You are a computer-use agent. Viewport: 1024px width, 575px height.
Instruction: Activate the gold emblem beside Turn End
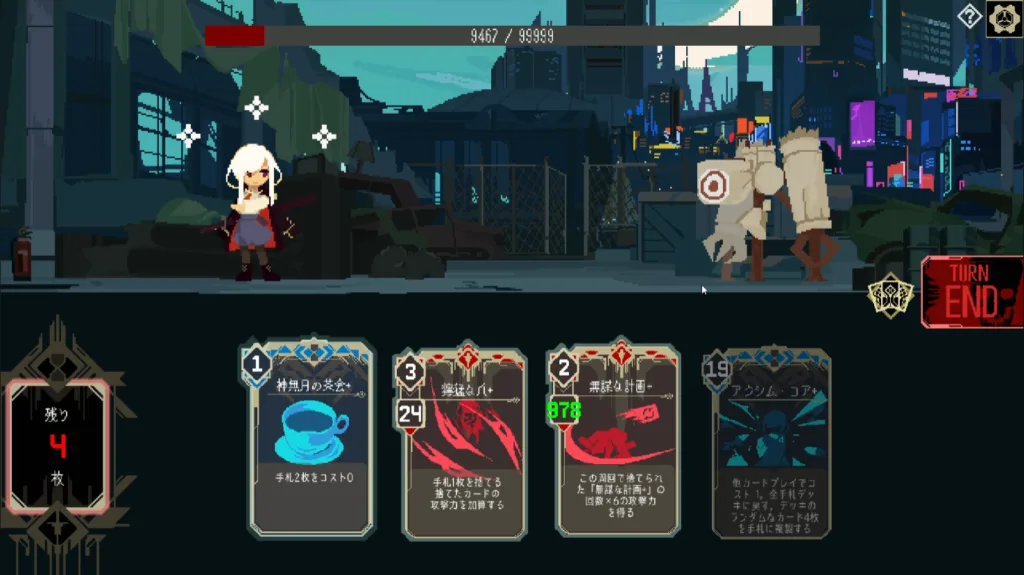tap(890, 295)
